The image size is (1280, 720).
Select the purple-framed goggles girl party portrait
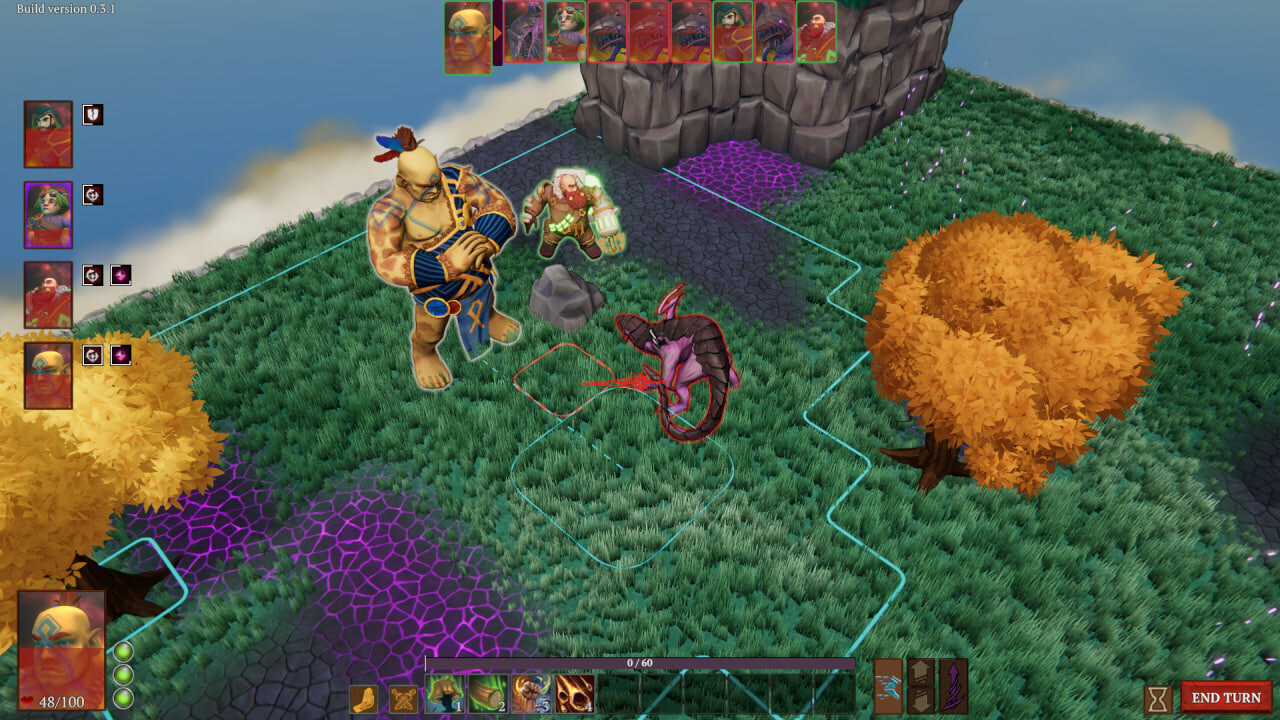pyautogui.click(x=48, y=215)
